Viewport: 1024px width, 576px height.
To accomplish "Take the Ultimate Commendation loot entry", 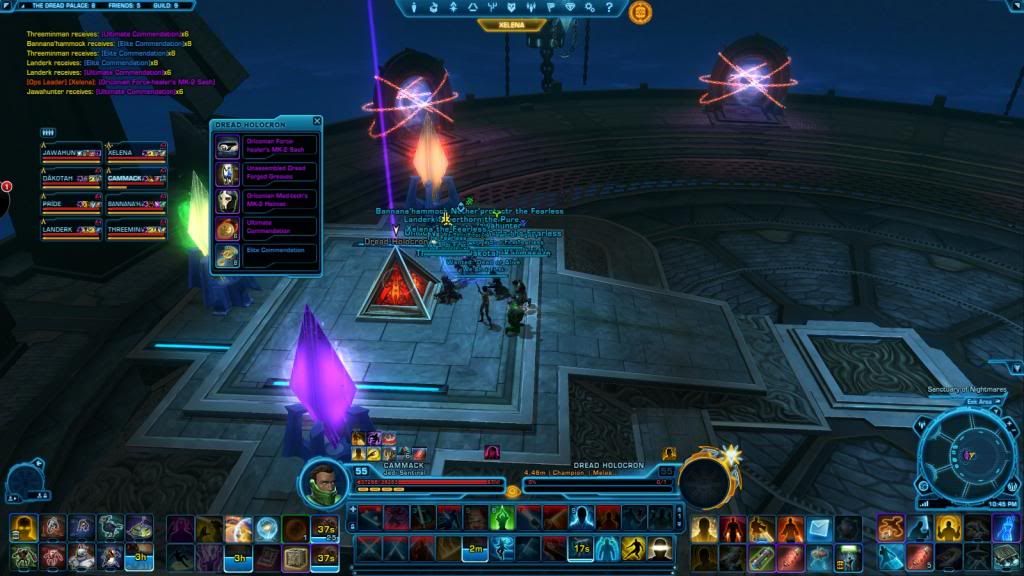I will click(266, 228).
